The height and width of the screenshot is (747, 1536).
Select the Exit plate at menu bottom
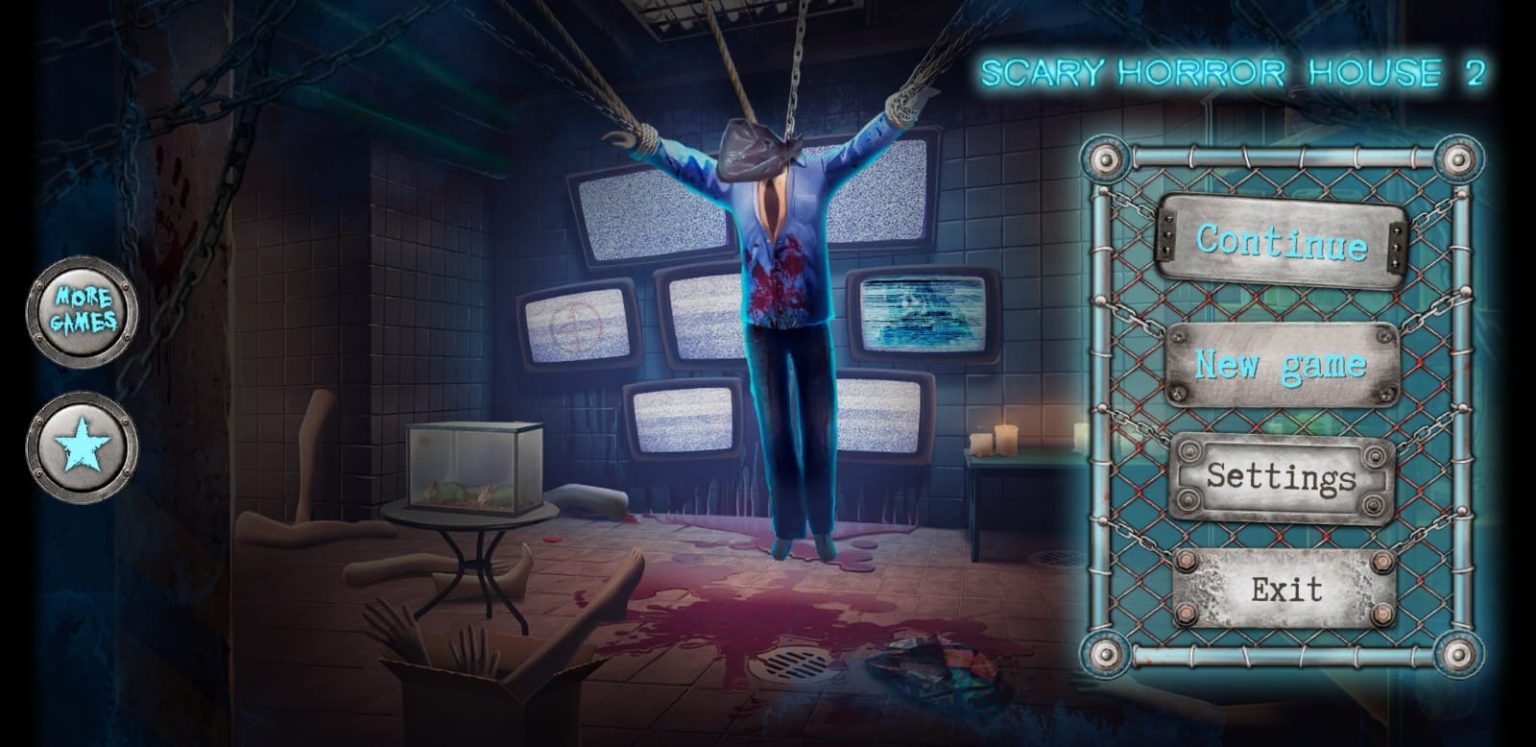point(1285,590)
